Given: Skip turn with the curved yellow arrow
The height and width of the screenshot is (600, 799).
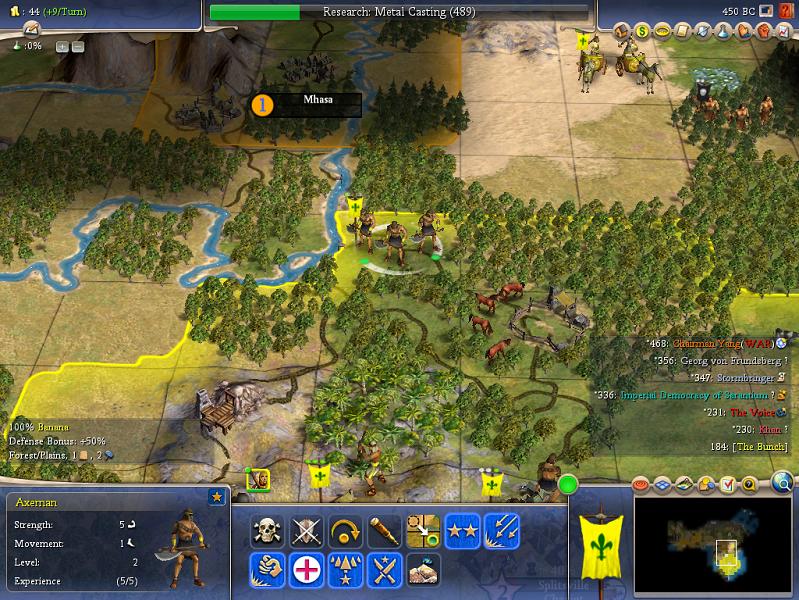Looking at the screenshot, I should 345,530.
